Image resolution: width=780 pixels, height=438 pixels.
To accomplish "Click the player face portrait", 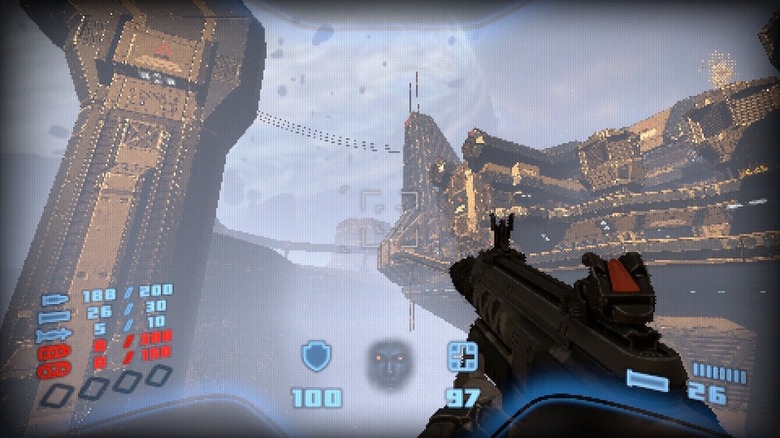I will (x=389, y=362).
